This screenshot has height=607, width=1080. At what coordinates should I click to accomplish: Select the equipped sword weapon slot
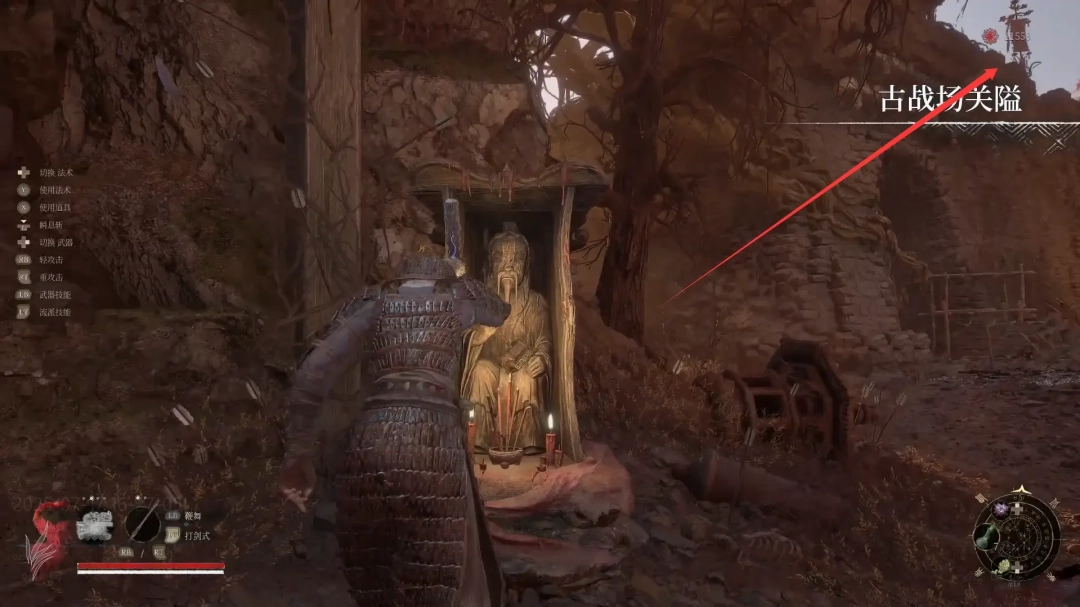tap(144, 524)
